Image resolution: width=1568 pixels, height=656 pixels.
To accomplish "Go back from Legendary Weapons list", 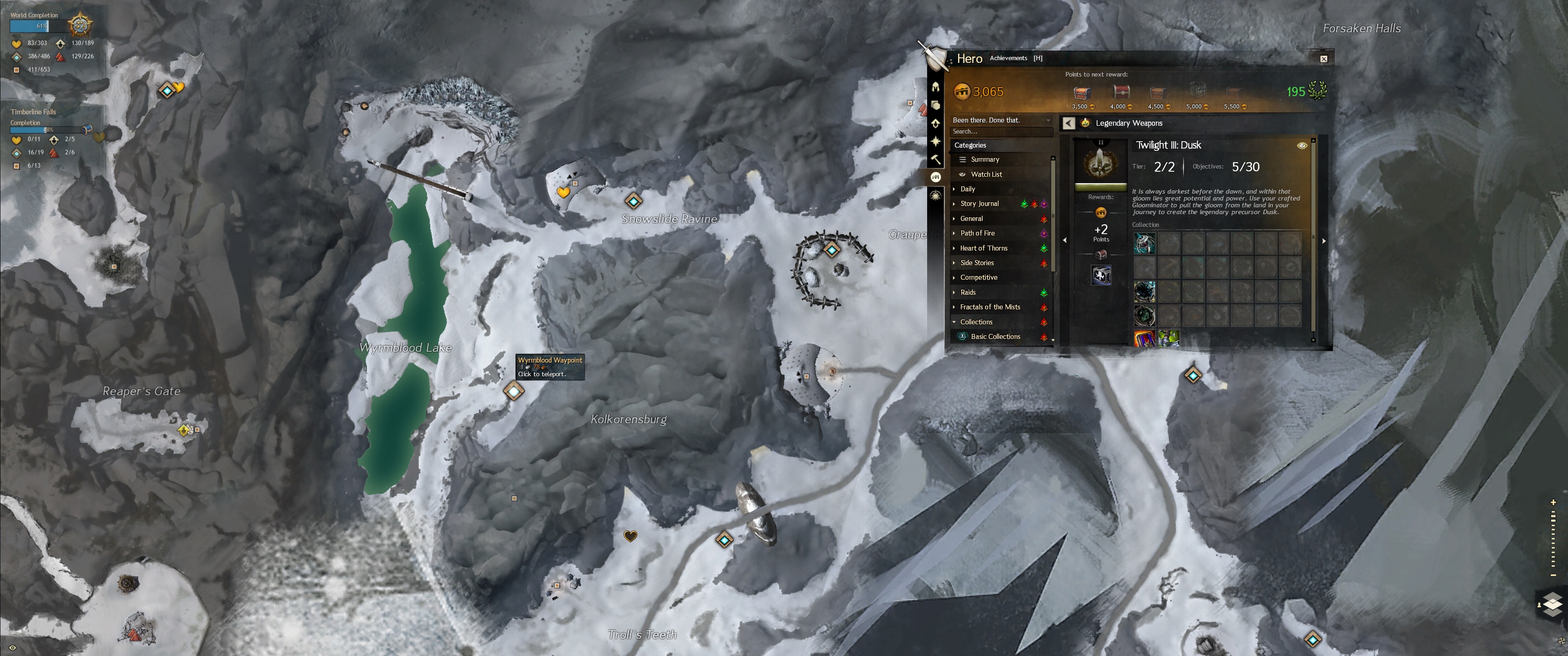I will (1068, 123).
